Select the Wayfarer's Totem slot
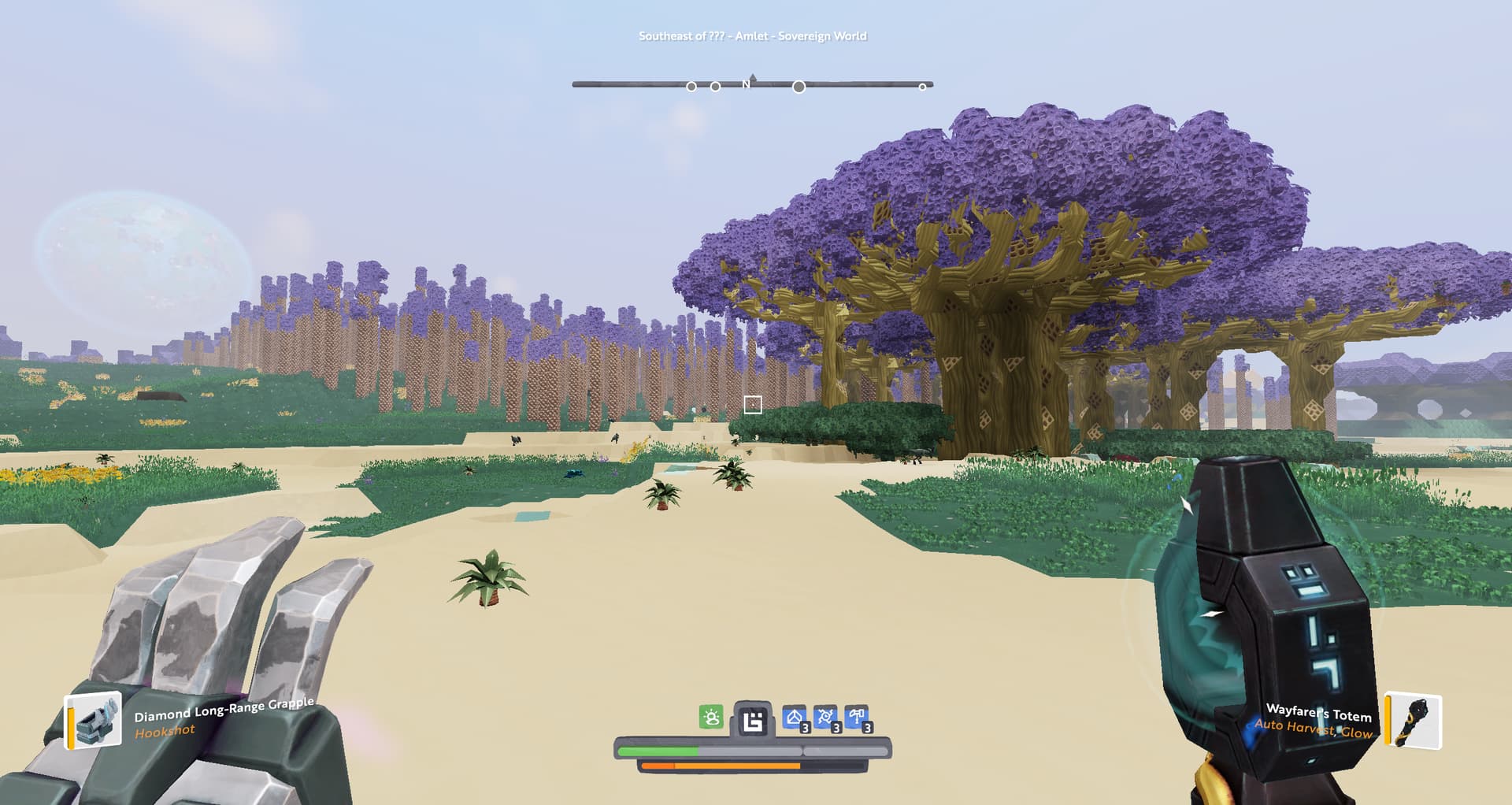Viewport: 1512px width, 805px height. [1414, 720]
